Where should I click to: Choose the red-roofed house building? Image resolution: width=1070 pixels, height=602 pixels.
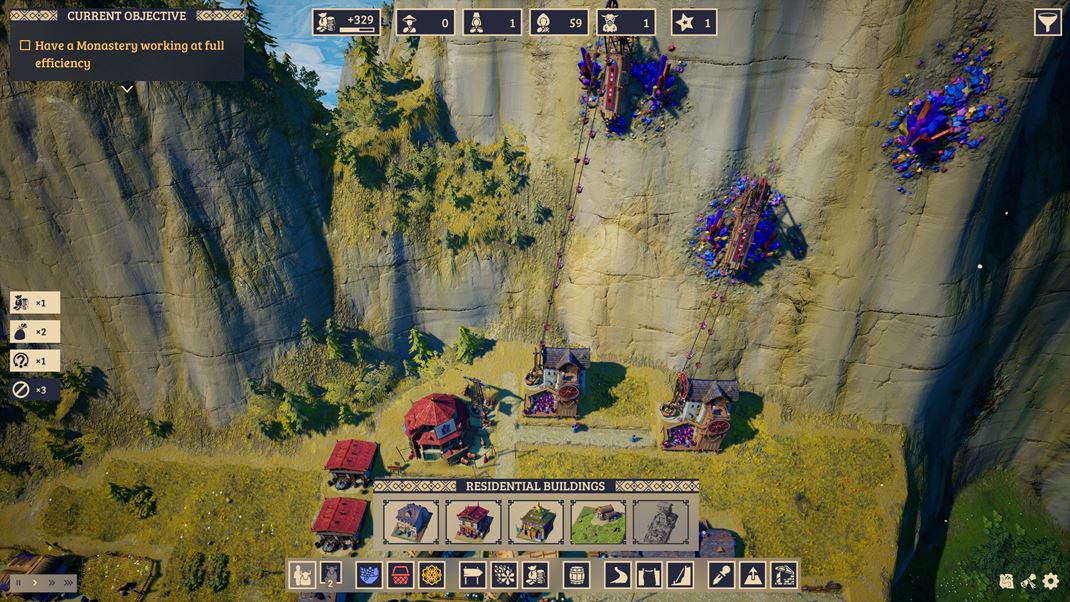click(473, 522)
